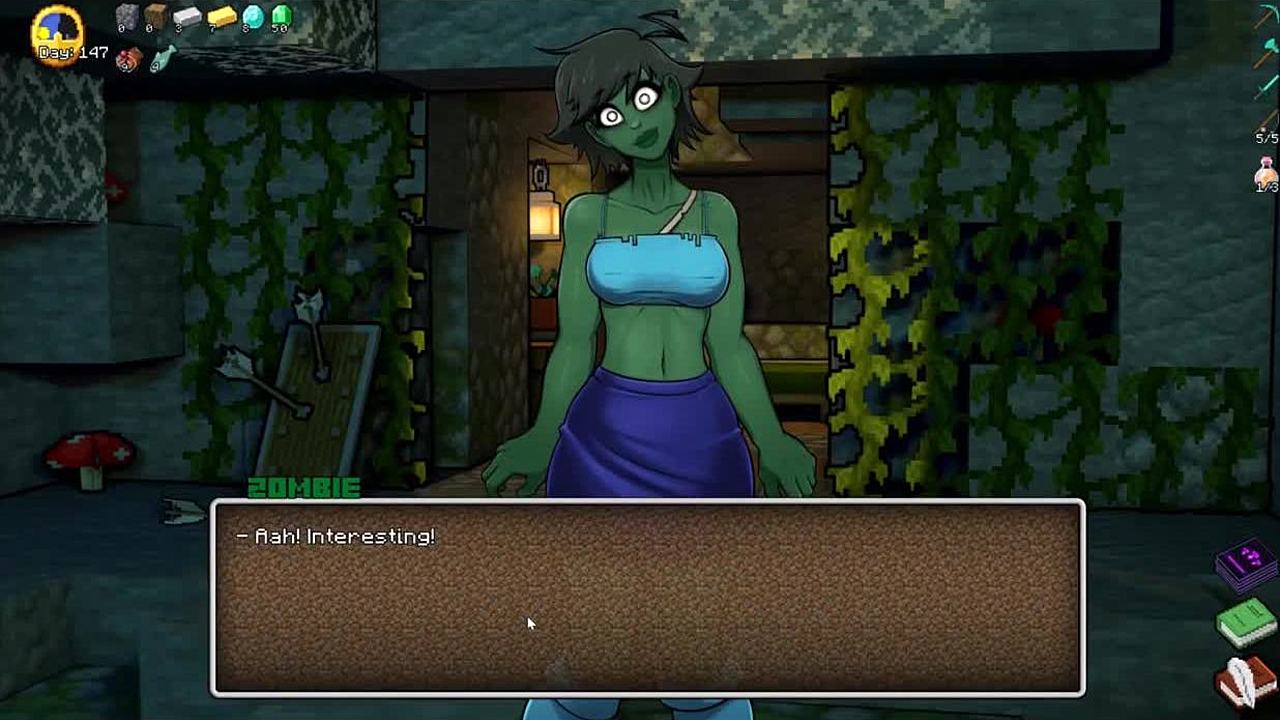Open the purple enchanted book menu
1280x720 pixels.
(x=1244, y=565)
